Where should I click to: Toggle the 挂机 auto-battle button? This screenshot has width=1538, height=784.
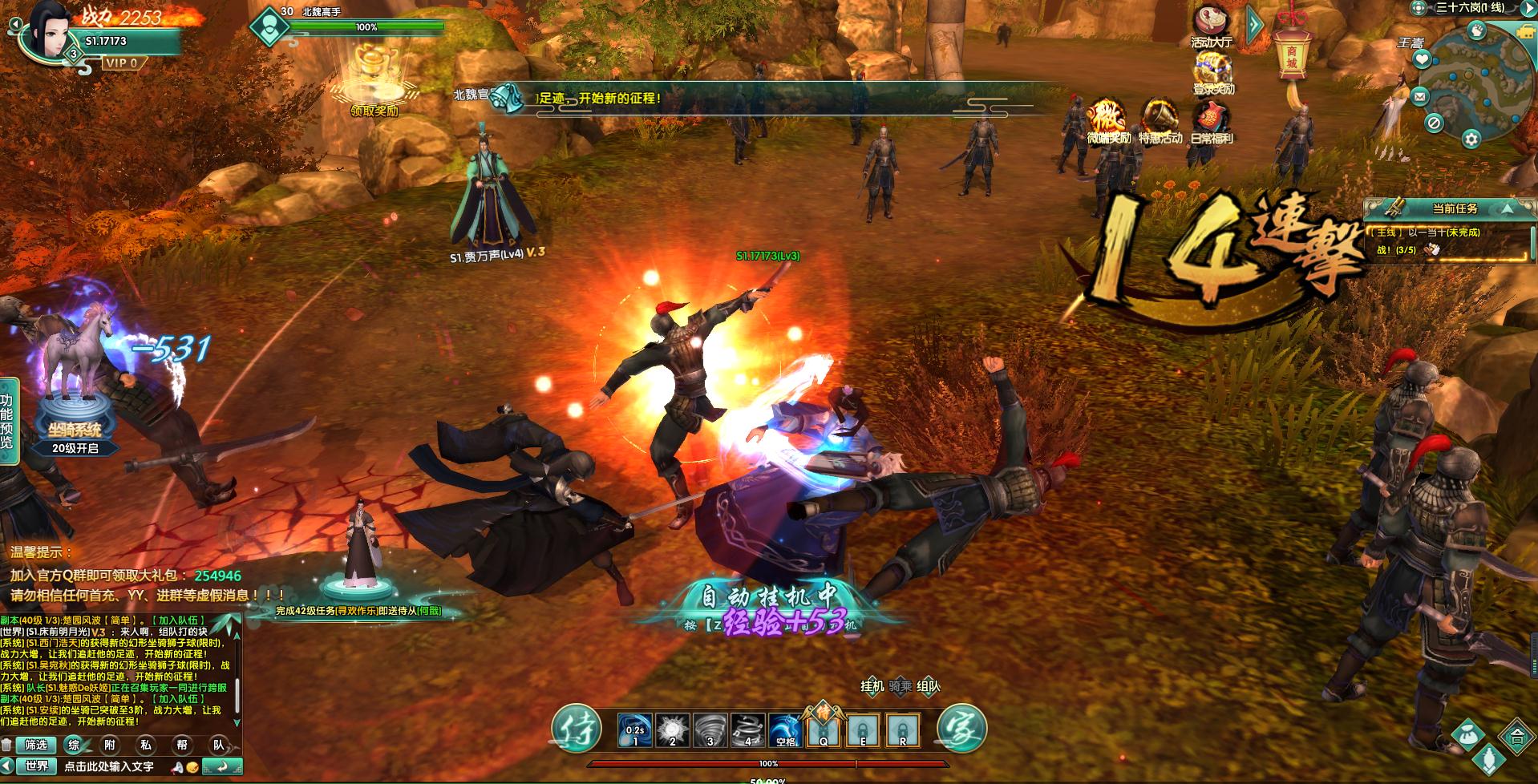pos(872,686)
